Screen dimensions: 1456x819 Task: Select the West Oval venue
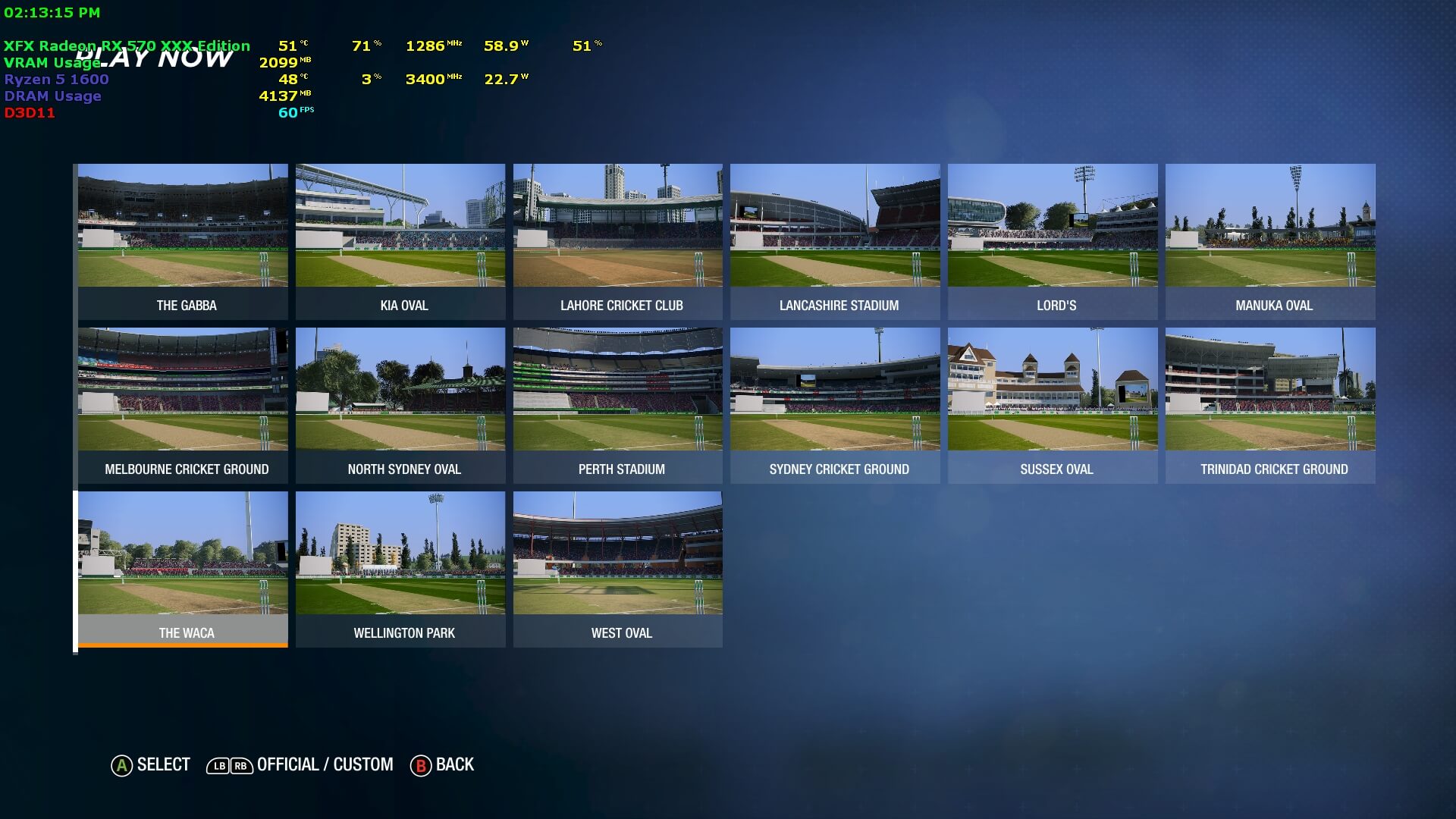click(x=618, y=569)
